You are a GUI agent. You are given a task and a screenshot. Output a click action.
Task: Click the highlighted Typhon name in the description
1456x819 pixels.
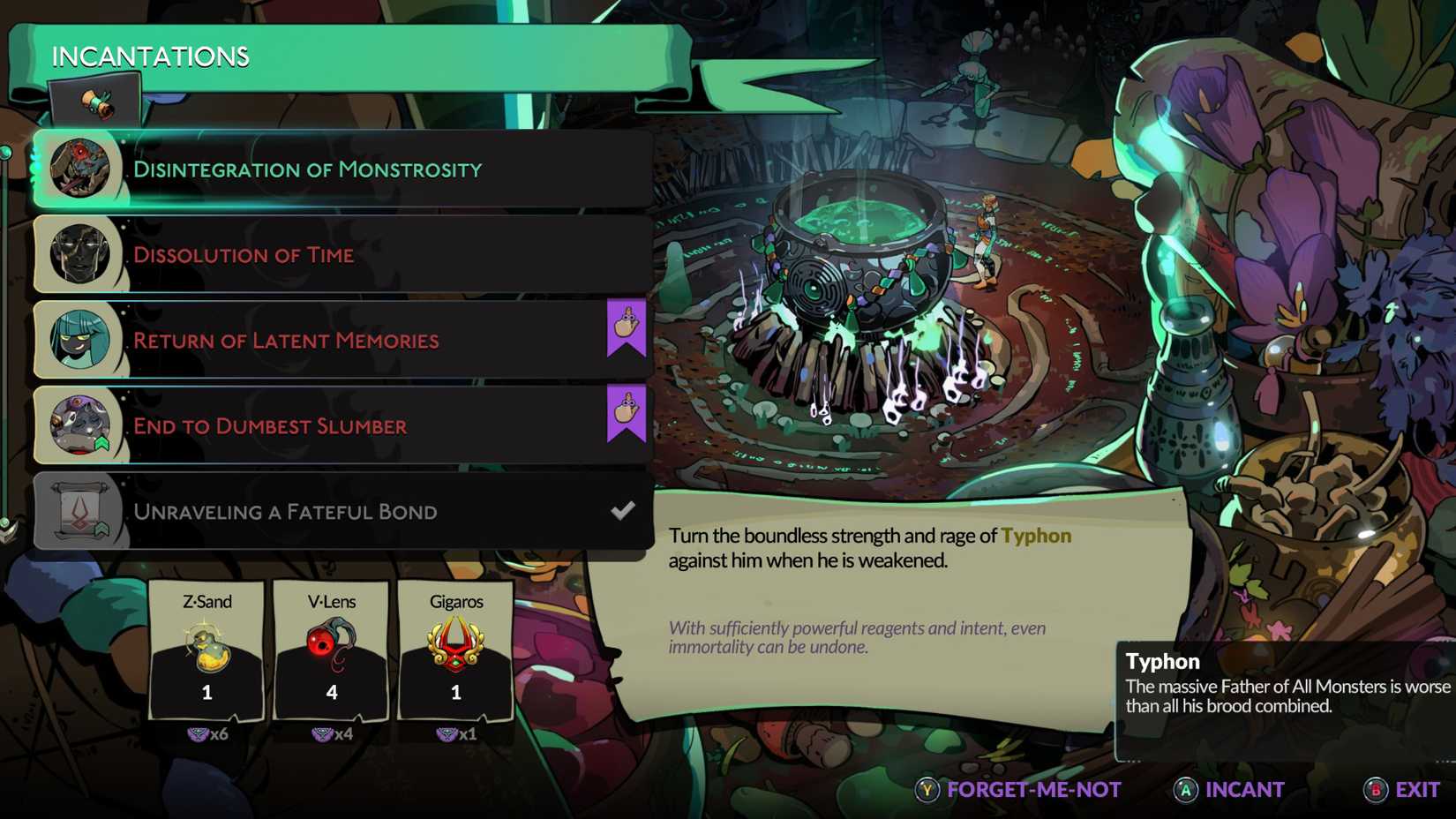point(1036,536)
